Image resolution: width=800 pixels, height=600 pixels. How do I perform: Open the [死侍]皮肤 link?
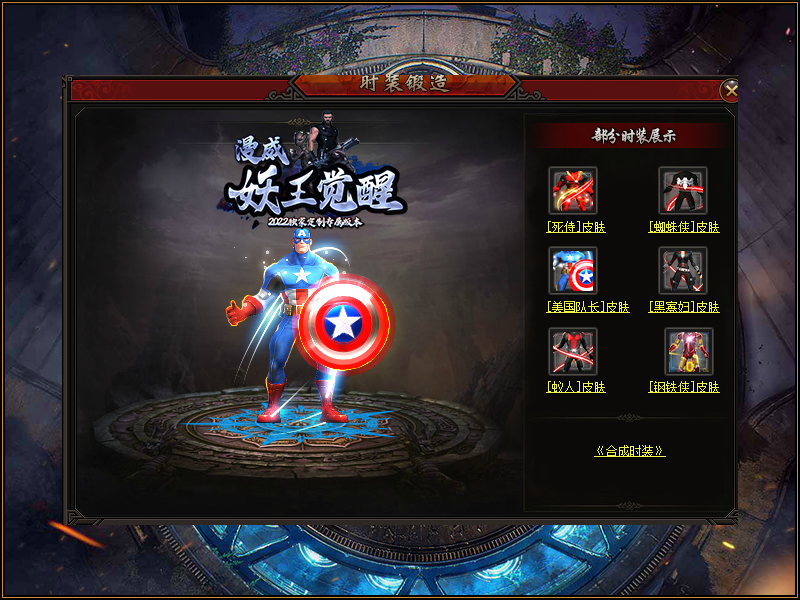576,227
